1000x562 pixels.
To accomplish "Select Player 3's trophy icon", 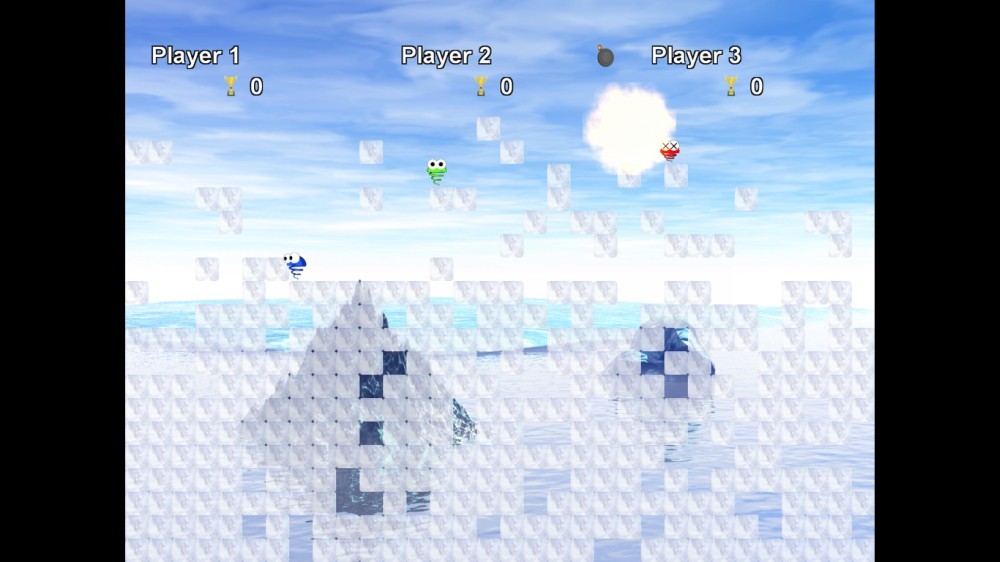I will pos(731,86).
